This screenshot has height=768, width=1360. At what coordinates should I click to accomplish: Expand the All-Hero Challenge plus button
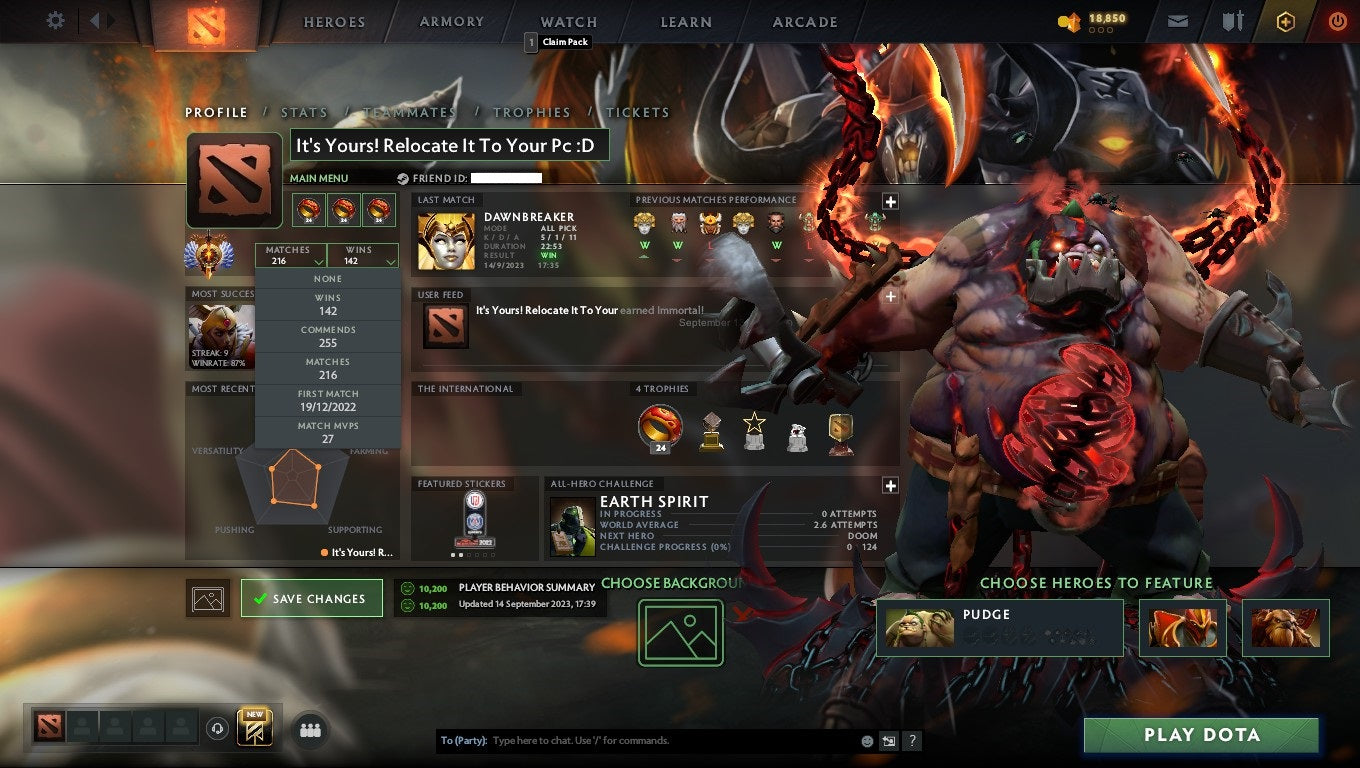coord(890,485)
